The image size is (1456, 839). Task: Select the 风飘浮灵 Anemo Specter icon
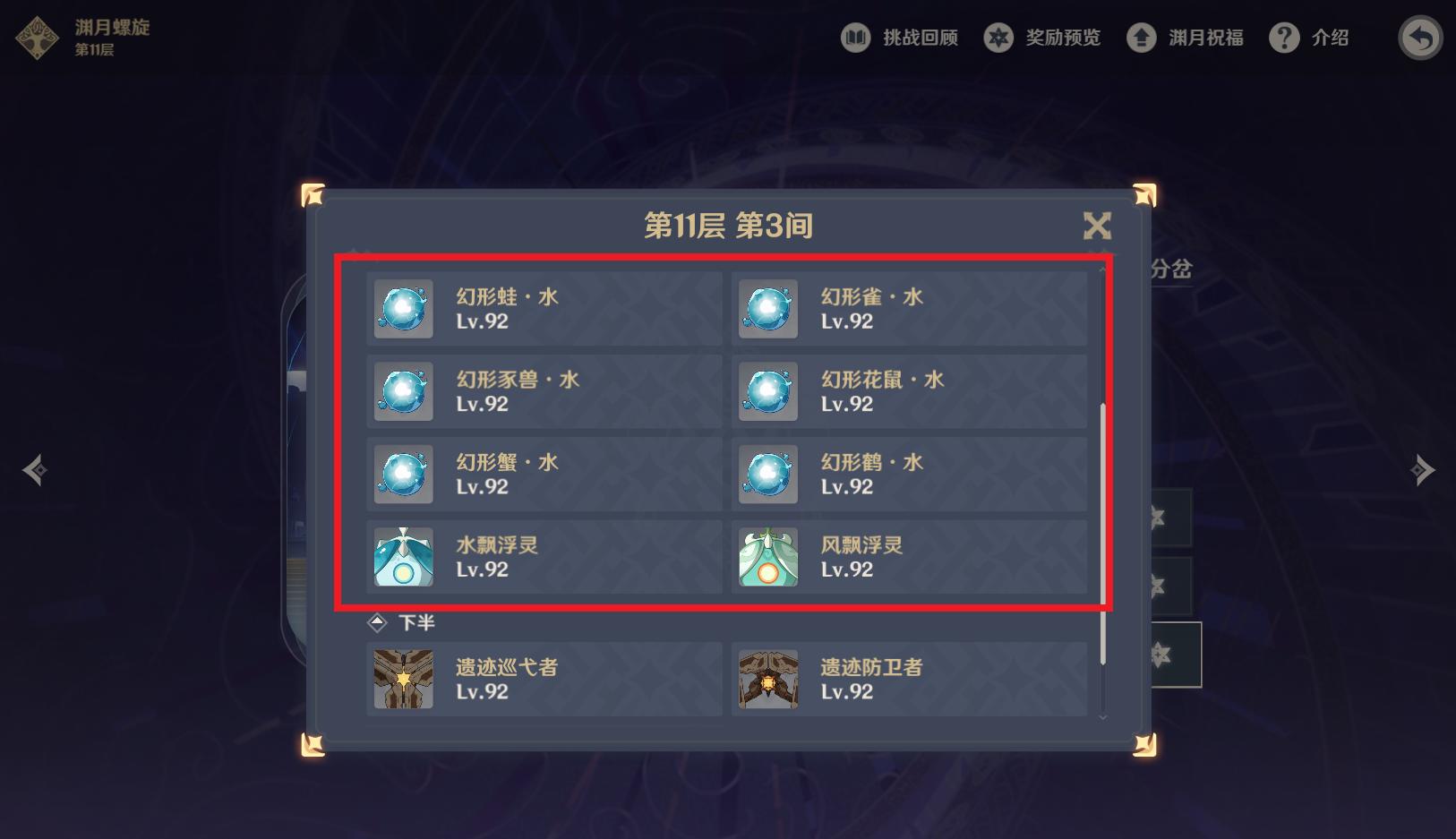(768, 557)
